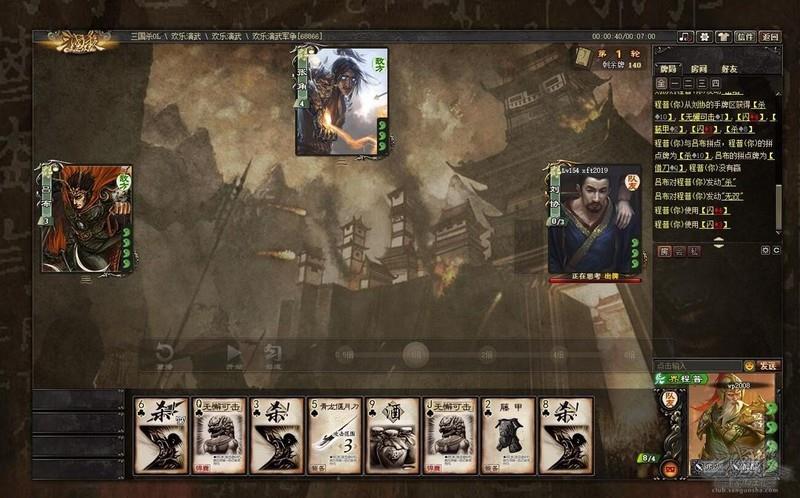The image size is (800, 498).
Task: Choose the Q 无懈可击 card in hand
Action: (219, 435)
